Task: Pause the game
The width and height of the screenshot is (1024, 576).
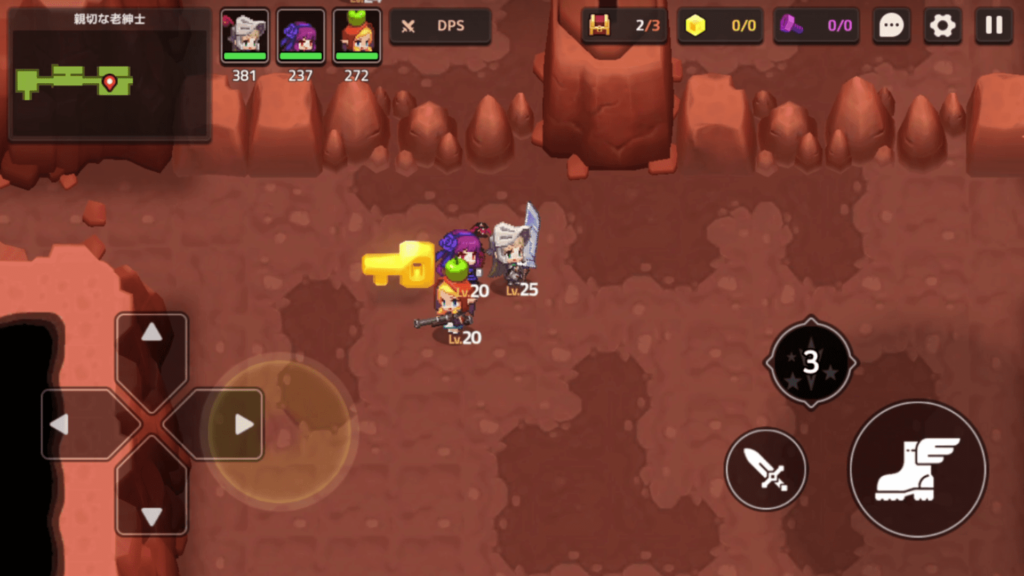Action: [993, 26]
